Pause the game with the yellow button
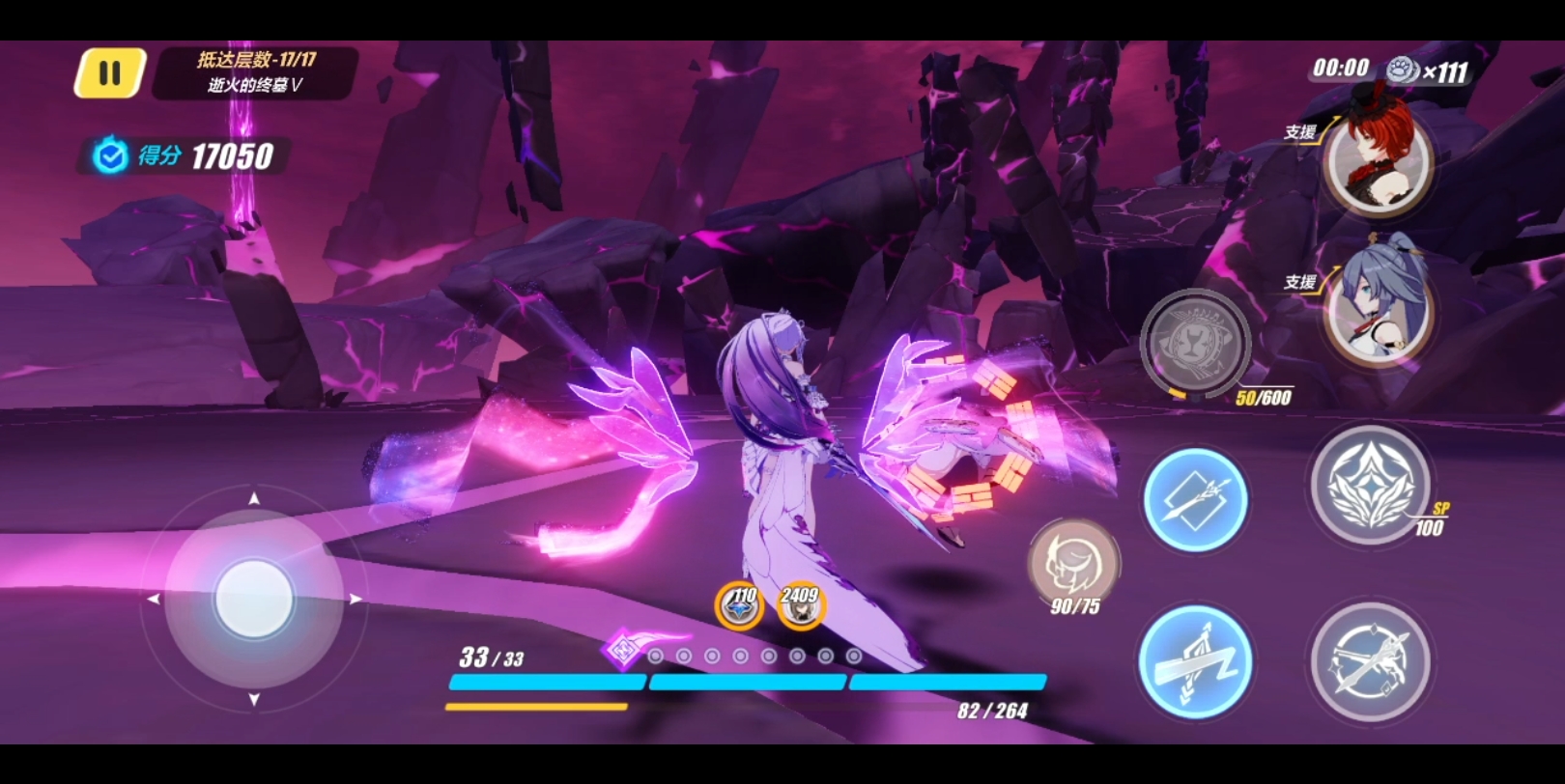 pos(110,73)
